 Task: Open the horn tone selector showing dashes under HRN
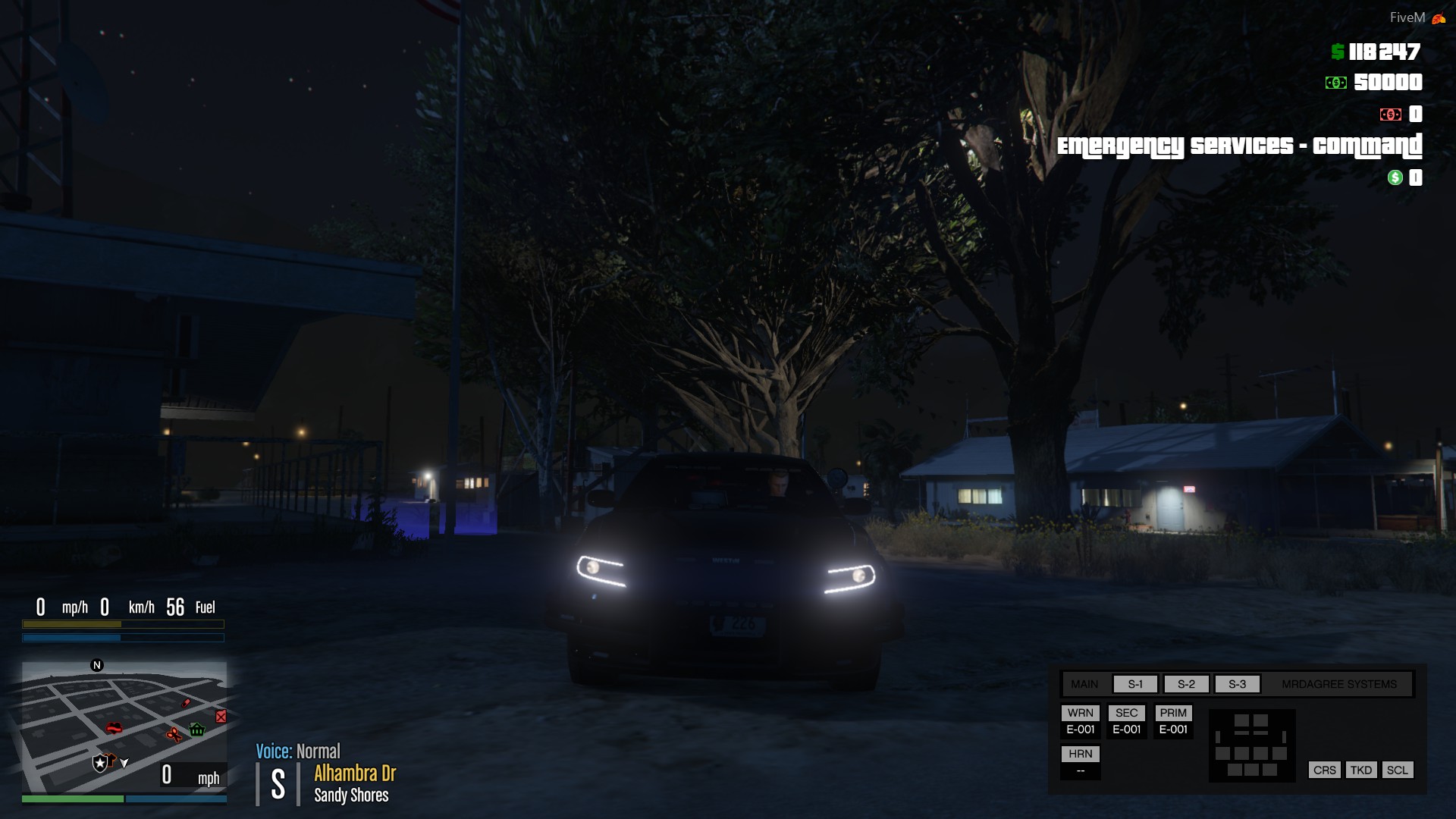(1080, 771)
